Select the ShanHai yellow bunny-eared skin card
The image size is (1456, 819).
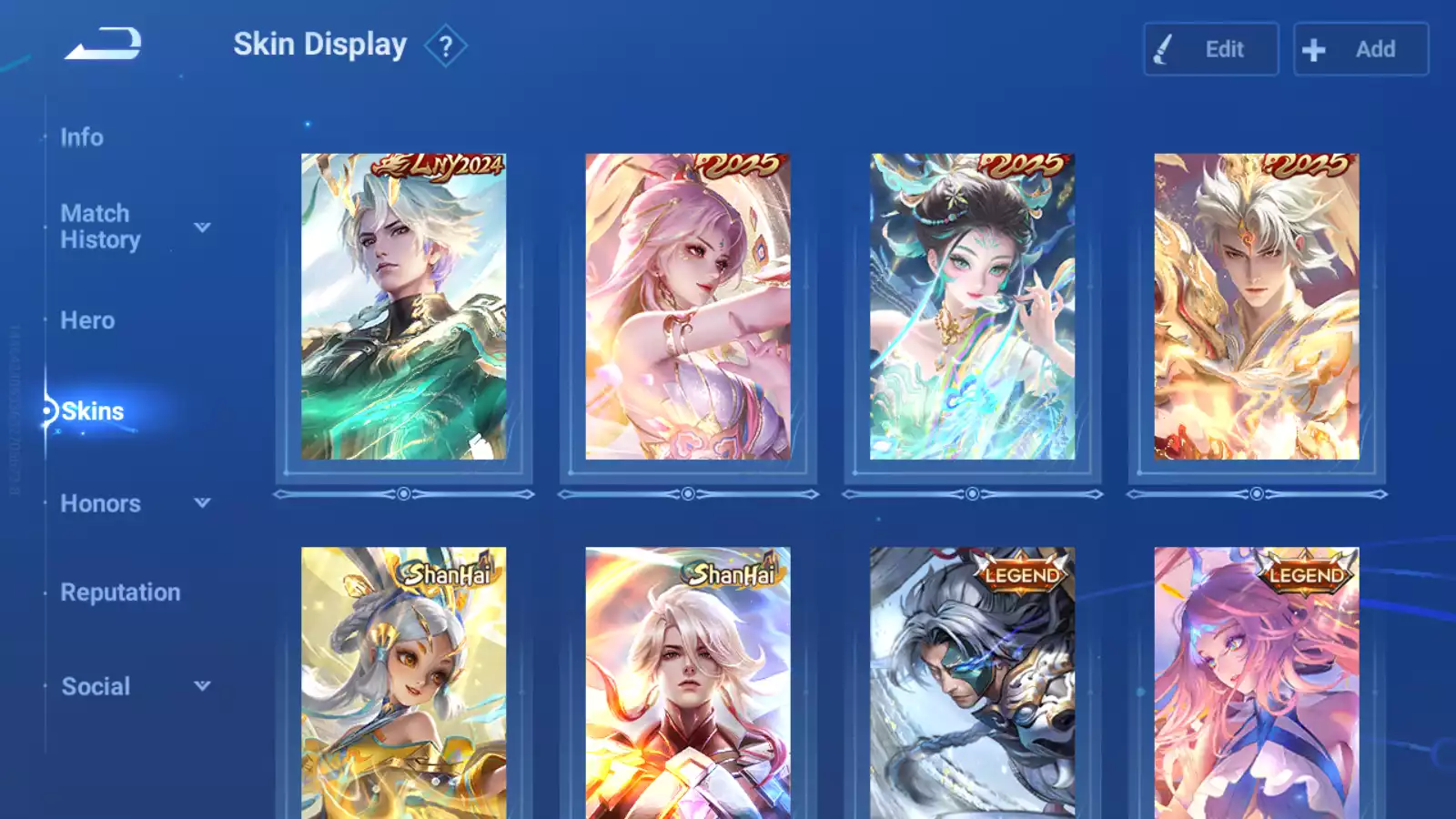(x=403, y=682)
